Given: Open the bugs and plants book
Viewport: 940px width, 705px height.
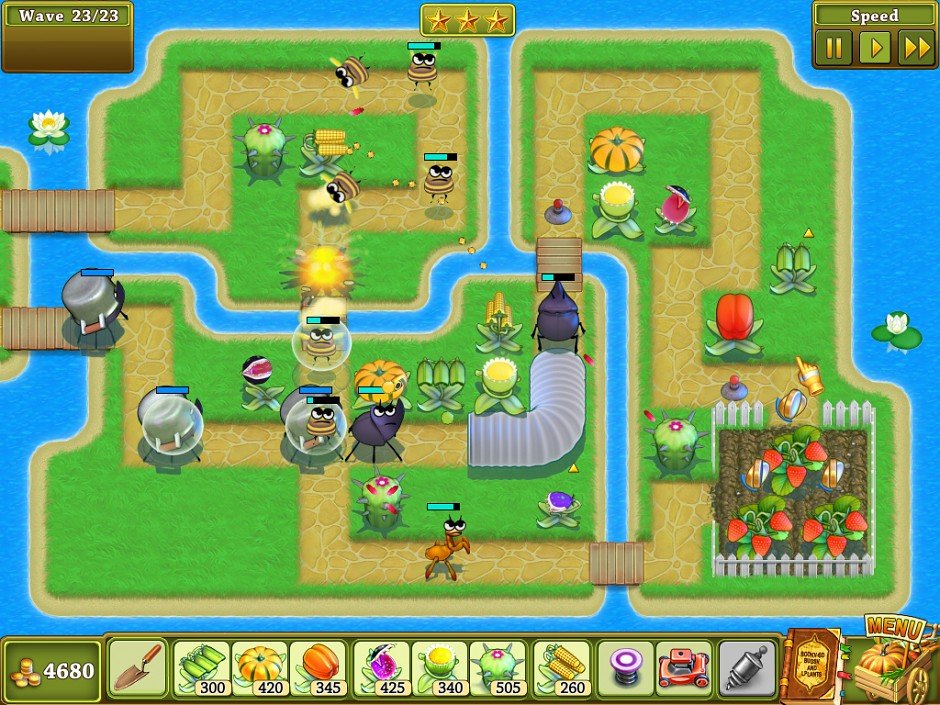Looking at the screenshot, I should click(x=812, y=666).
